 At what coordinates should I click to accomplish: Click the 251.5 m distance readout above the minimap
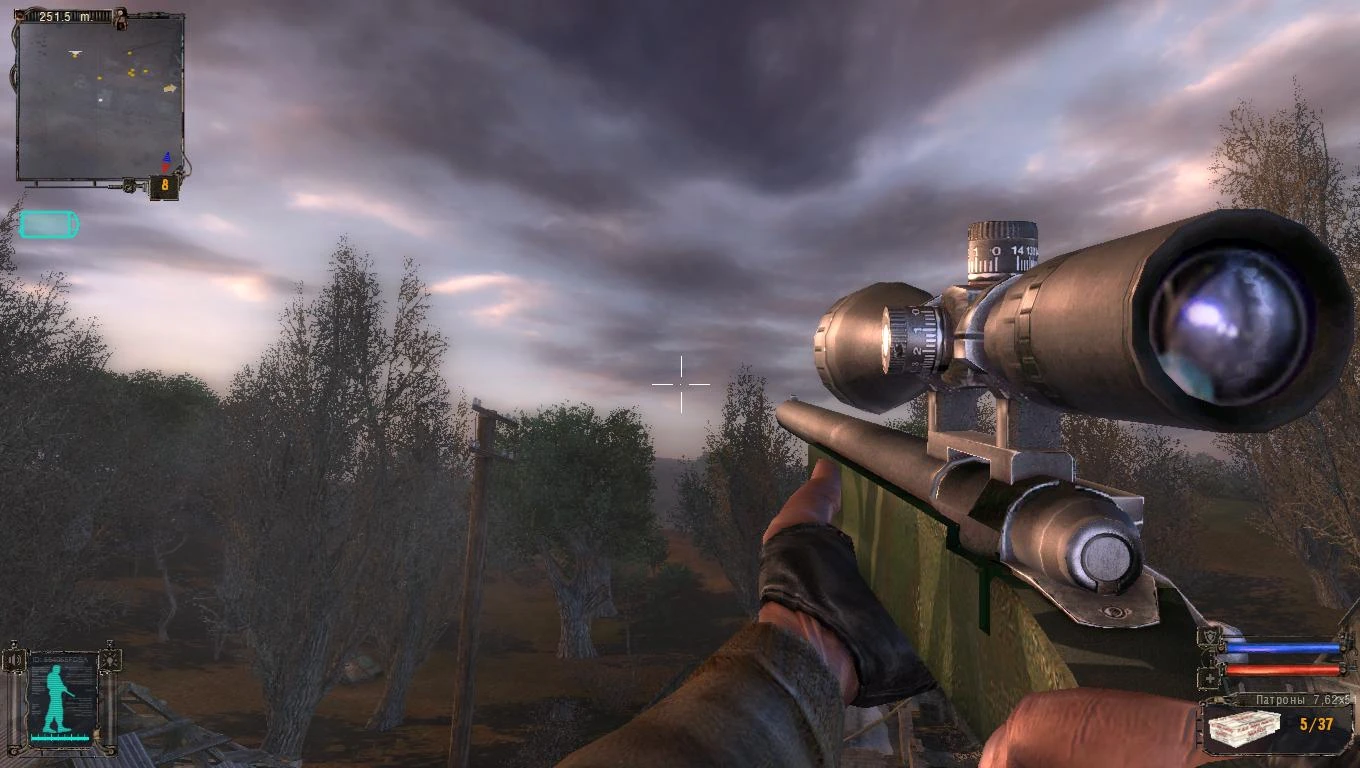tap(66, 14)
